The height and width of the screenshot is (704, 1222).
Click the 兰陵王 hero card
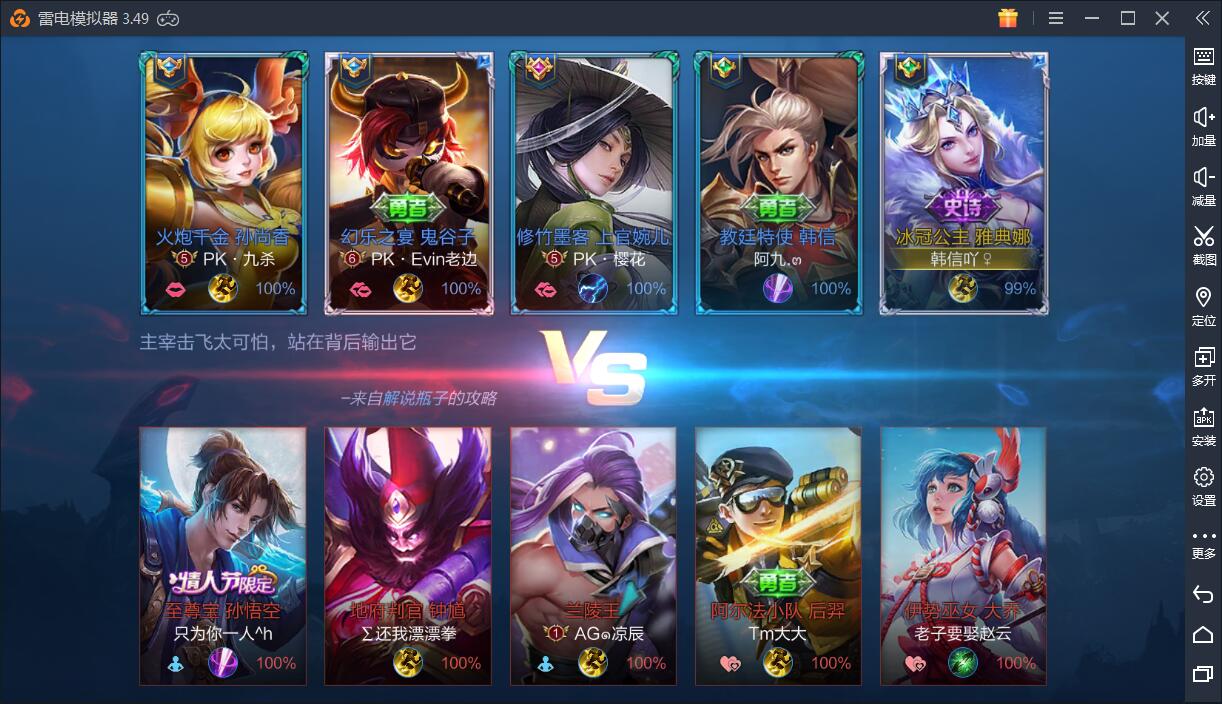pos(593,555)
